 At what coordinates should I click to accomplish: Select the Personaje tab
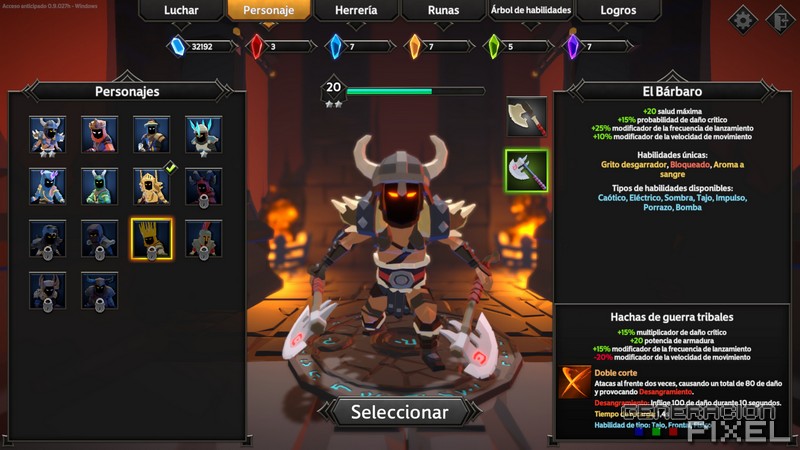268,10
